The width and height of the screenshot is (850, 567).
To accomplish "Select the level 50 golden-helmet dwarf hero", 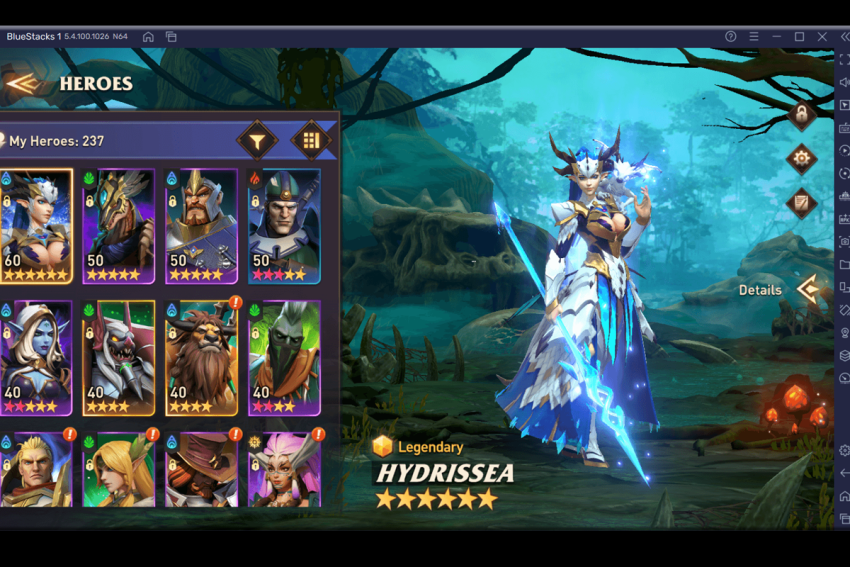I will click(x=201, y=226).
